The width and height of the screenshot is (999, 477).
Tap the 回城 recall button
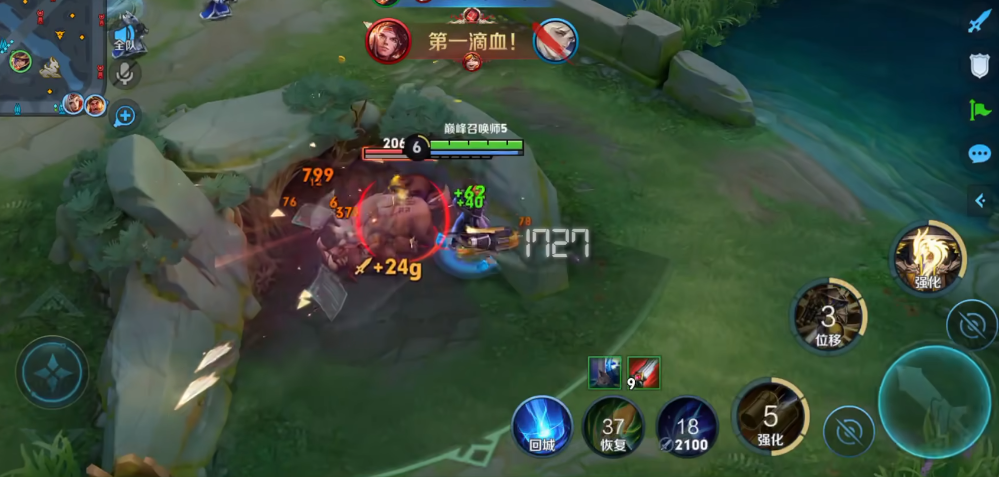click(x=542, y=425)
